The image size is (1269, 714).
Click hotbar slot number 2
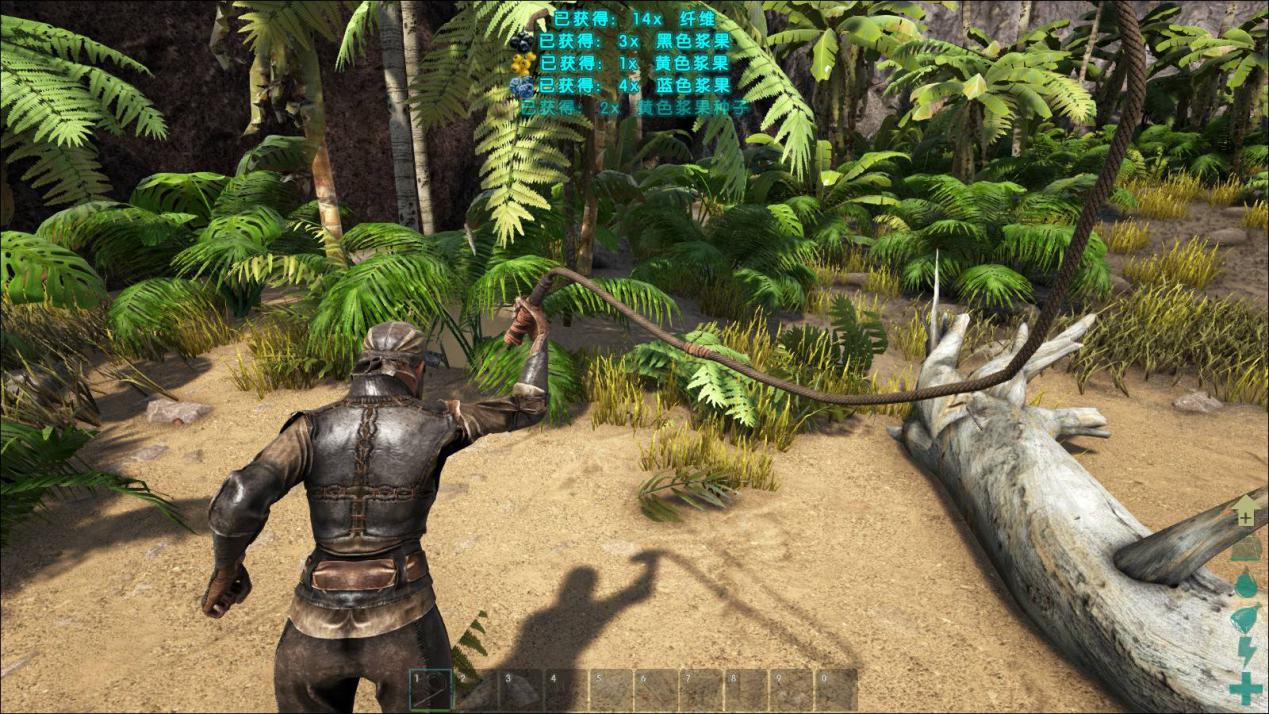tap(476, 689)
